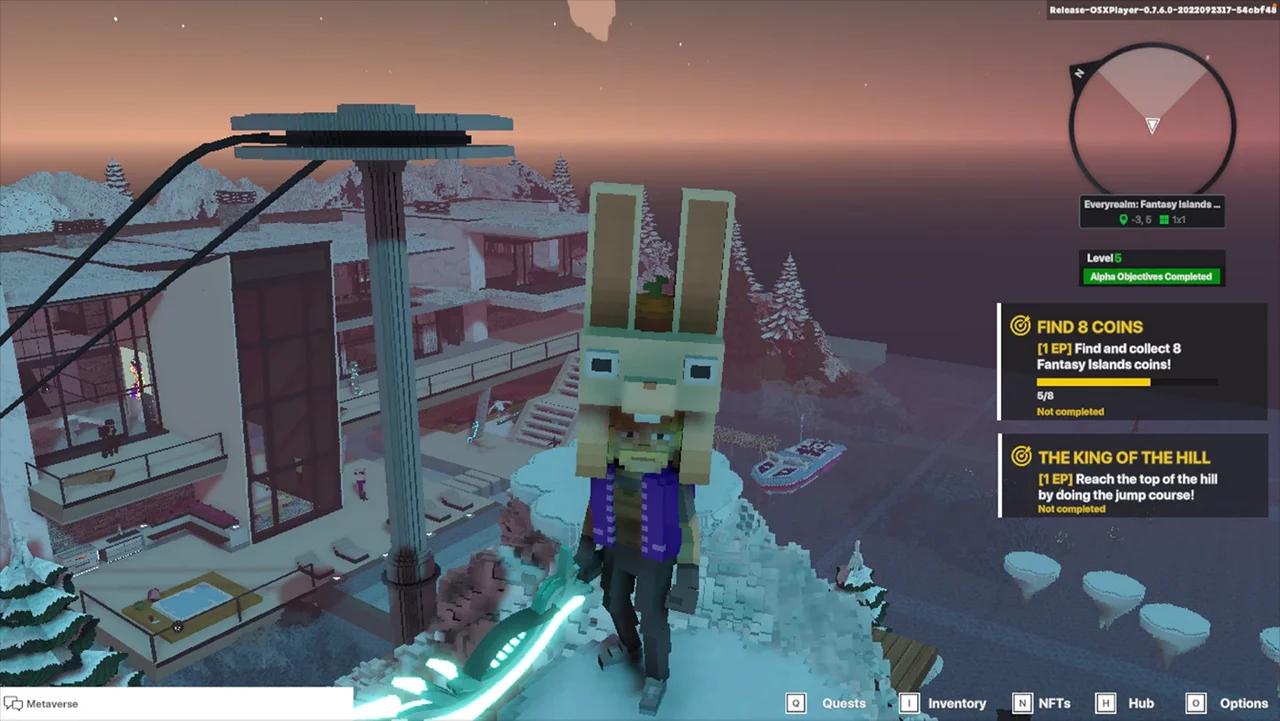Toggle the Alpha Objectives Completed badge
Screen dimensions: 1280x721
pos(1151,276)
